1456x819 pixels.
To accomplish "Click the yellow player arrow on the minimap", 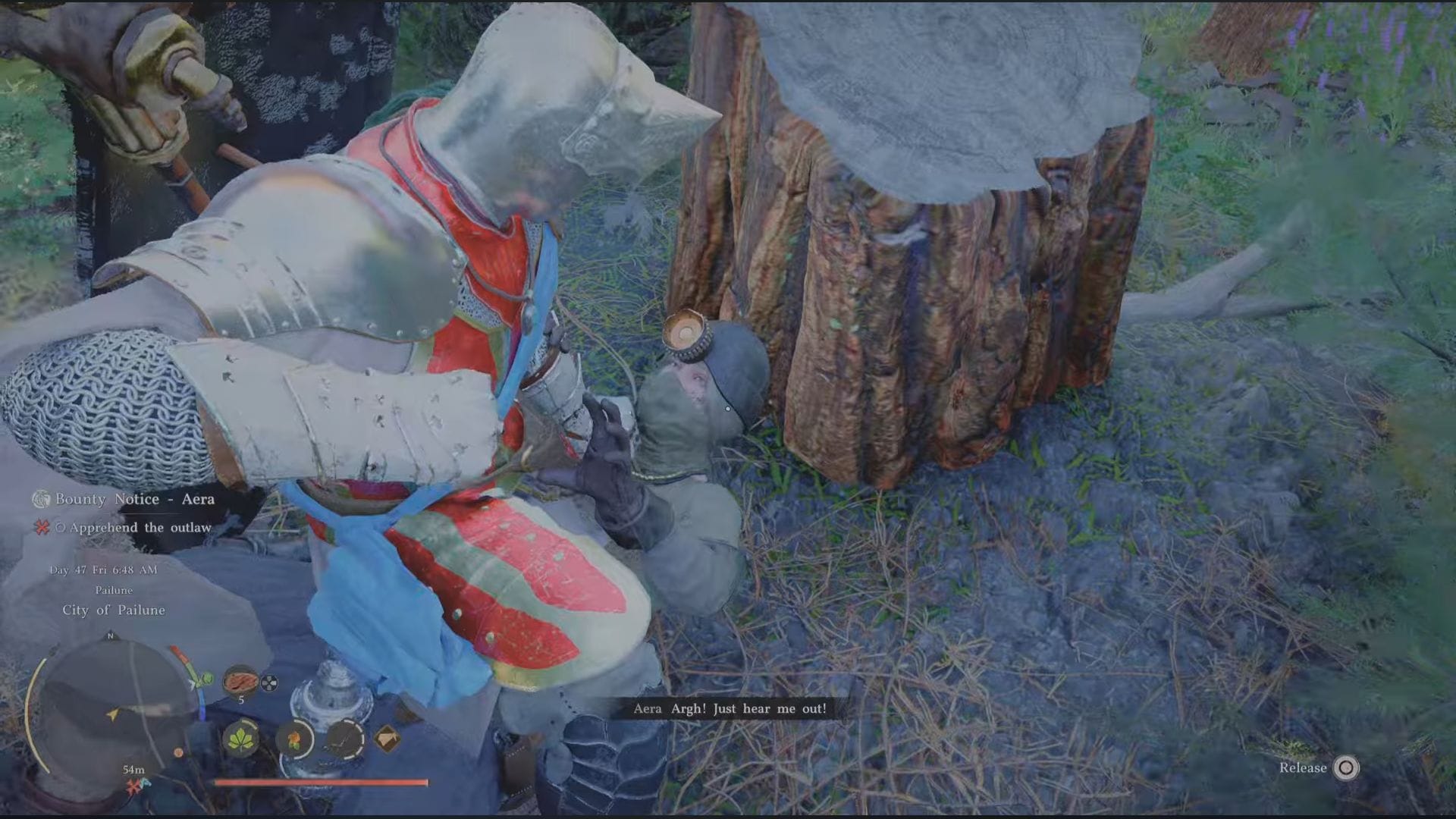I will click(111, 716).
